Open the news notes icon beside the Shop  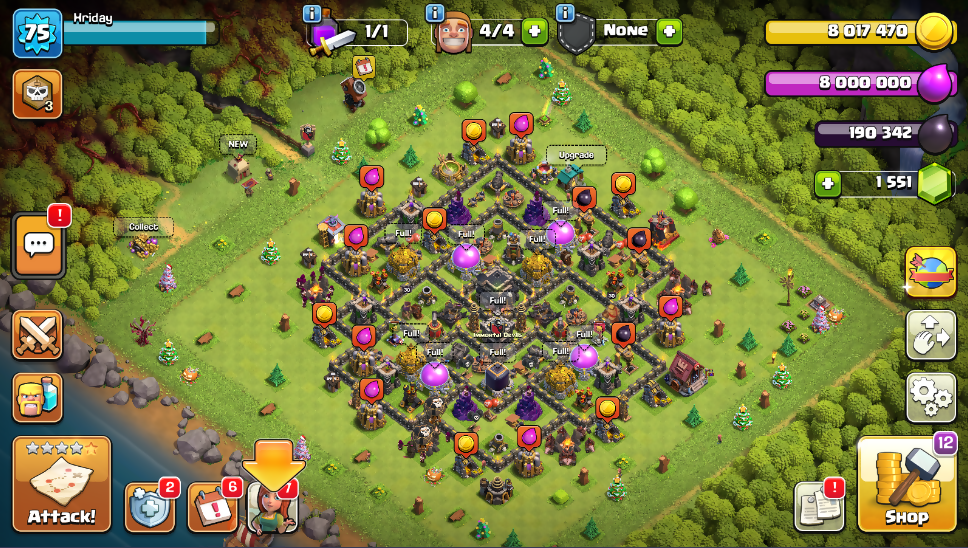coord(819,506)
